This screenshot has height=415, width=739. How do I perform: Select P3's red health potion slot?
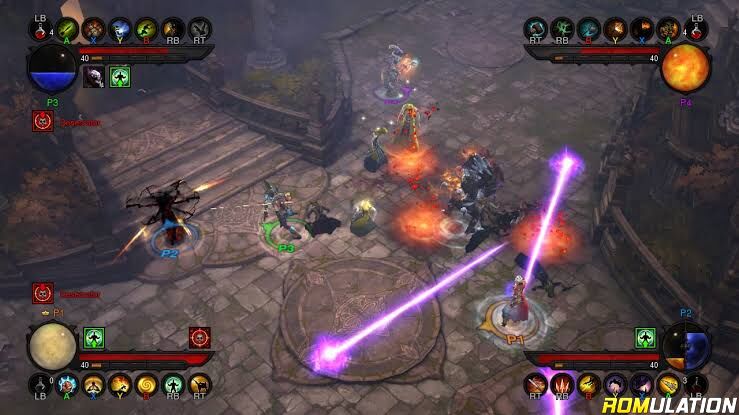click(x=40, y=29)
